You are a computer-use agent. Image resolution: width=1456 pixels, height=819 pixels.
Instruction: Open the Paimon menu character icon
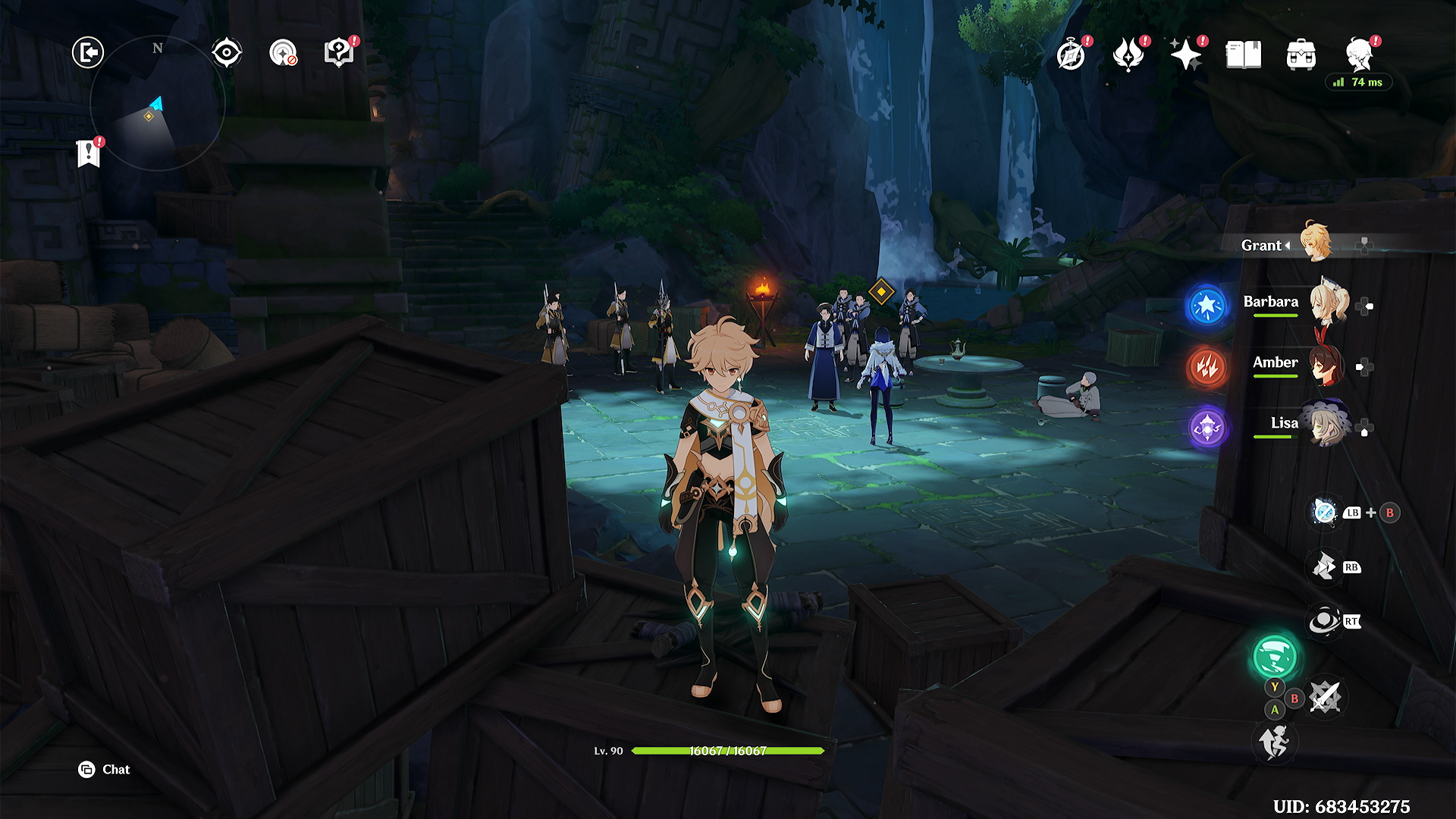tap(1360, 55)
